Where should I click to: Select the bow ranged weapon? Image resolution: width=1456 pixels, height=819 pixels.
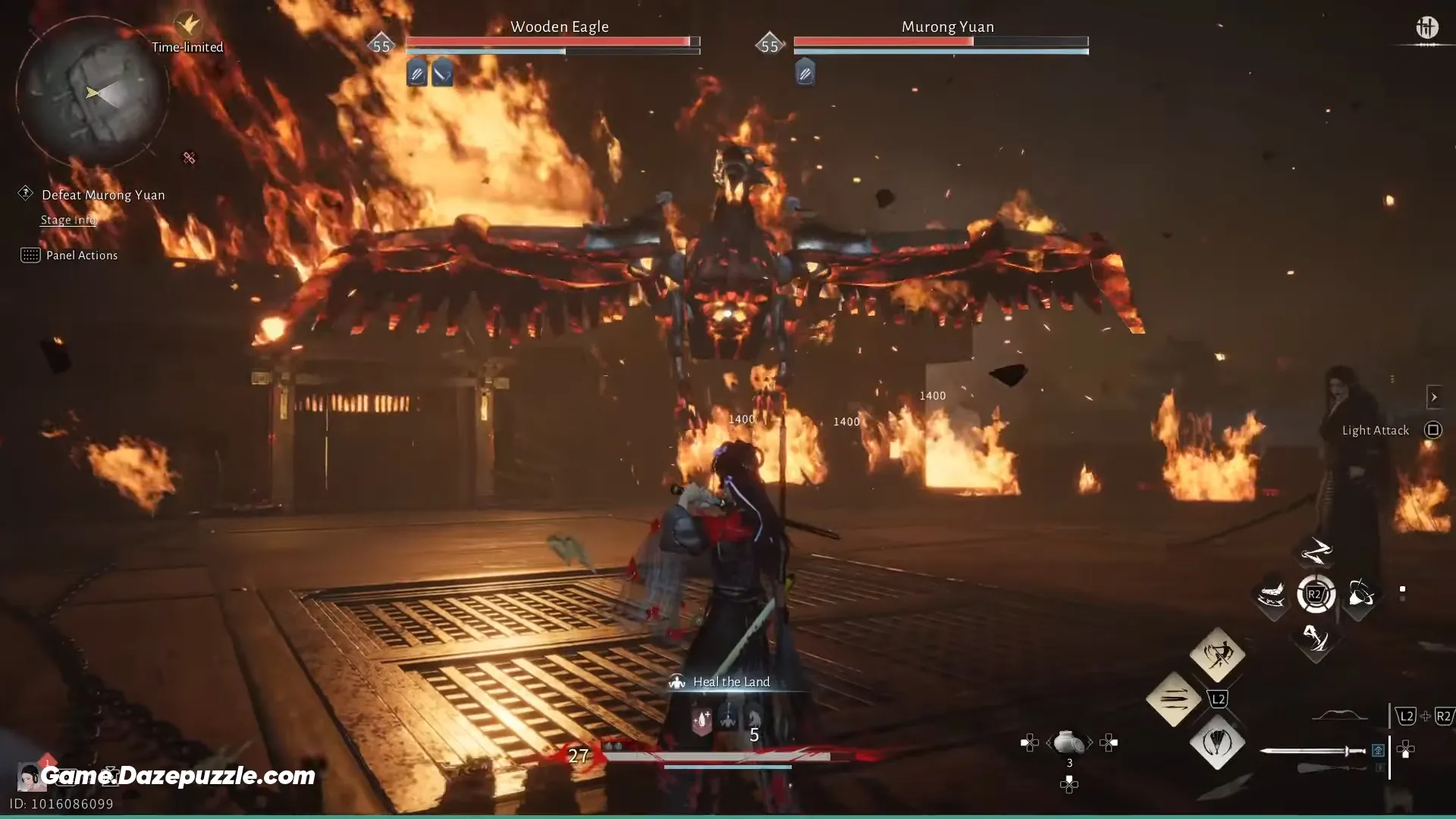1340,715
